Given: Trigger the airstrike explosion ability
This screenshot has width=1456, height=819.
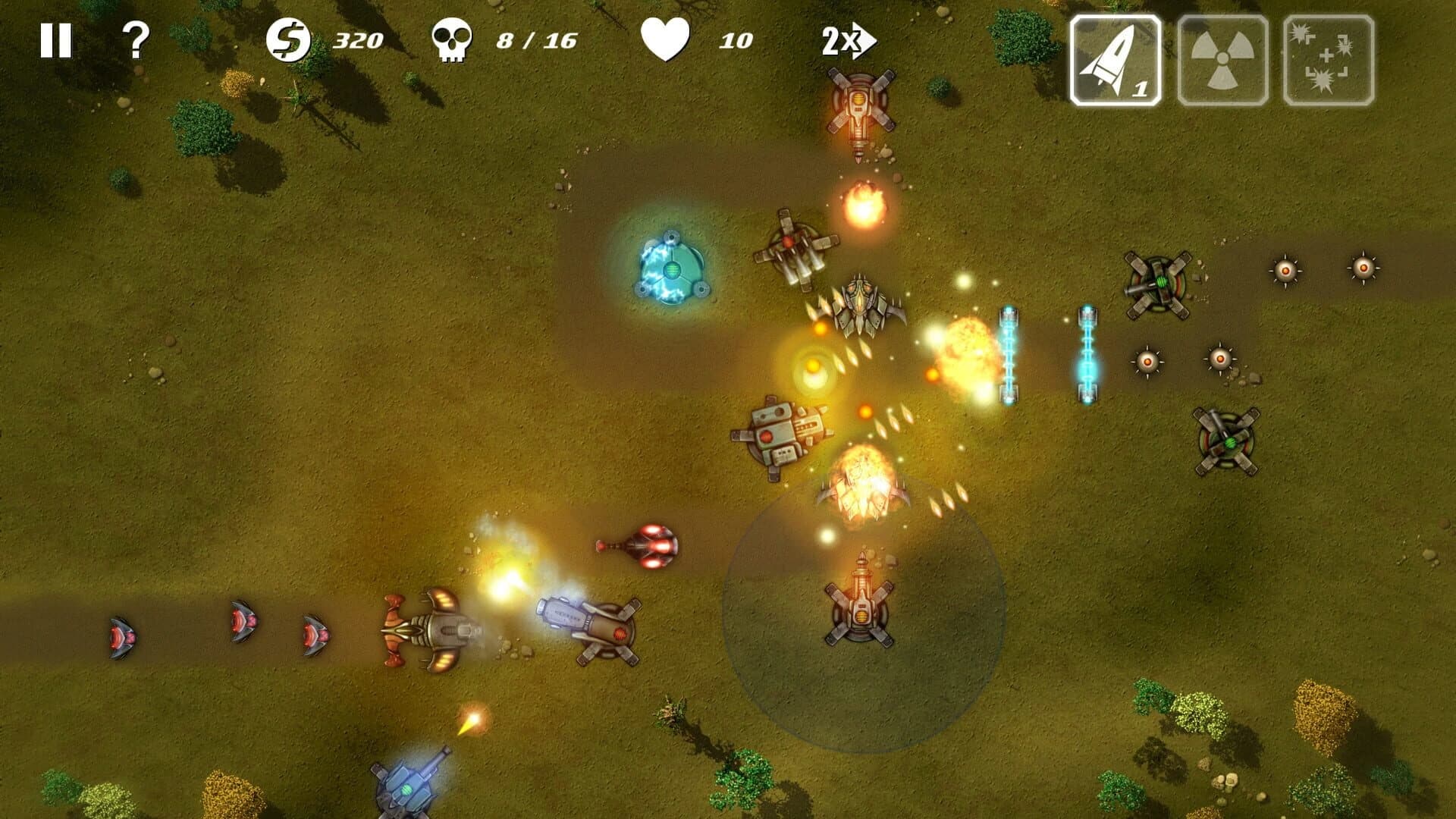Looking at the screenshot, I should click(x=1326, y=57).
